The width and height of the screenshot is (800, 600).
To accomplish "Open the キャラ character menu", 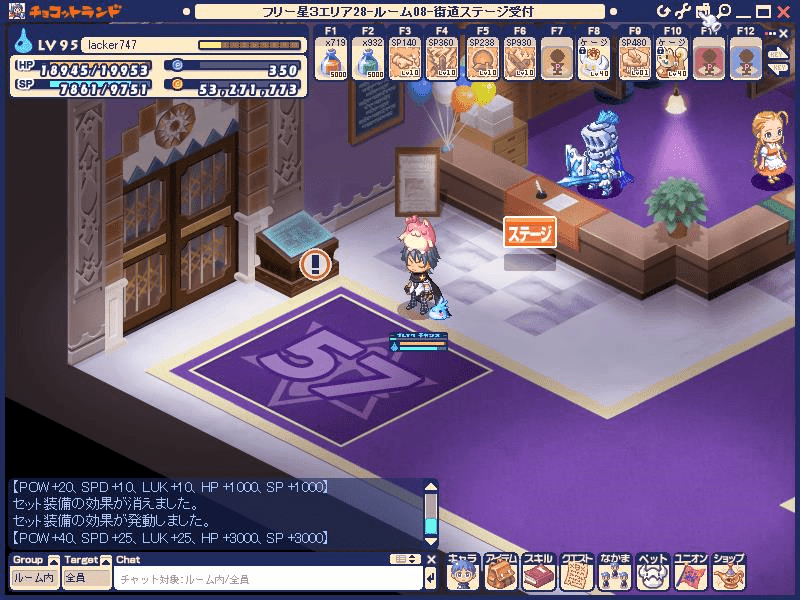I will click(463, 572).
